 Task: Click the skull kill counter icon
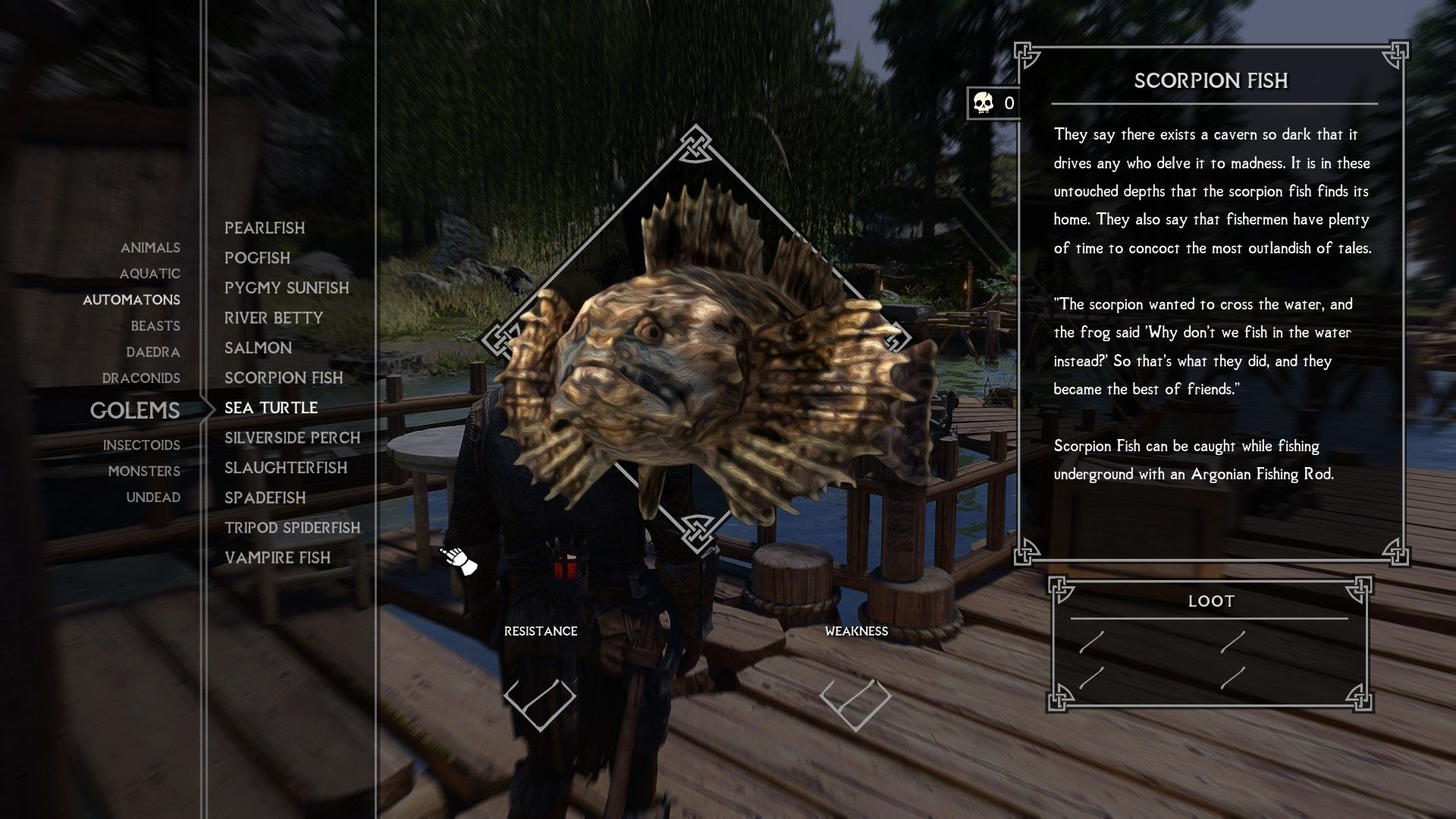tap(982, 103)
